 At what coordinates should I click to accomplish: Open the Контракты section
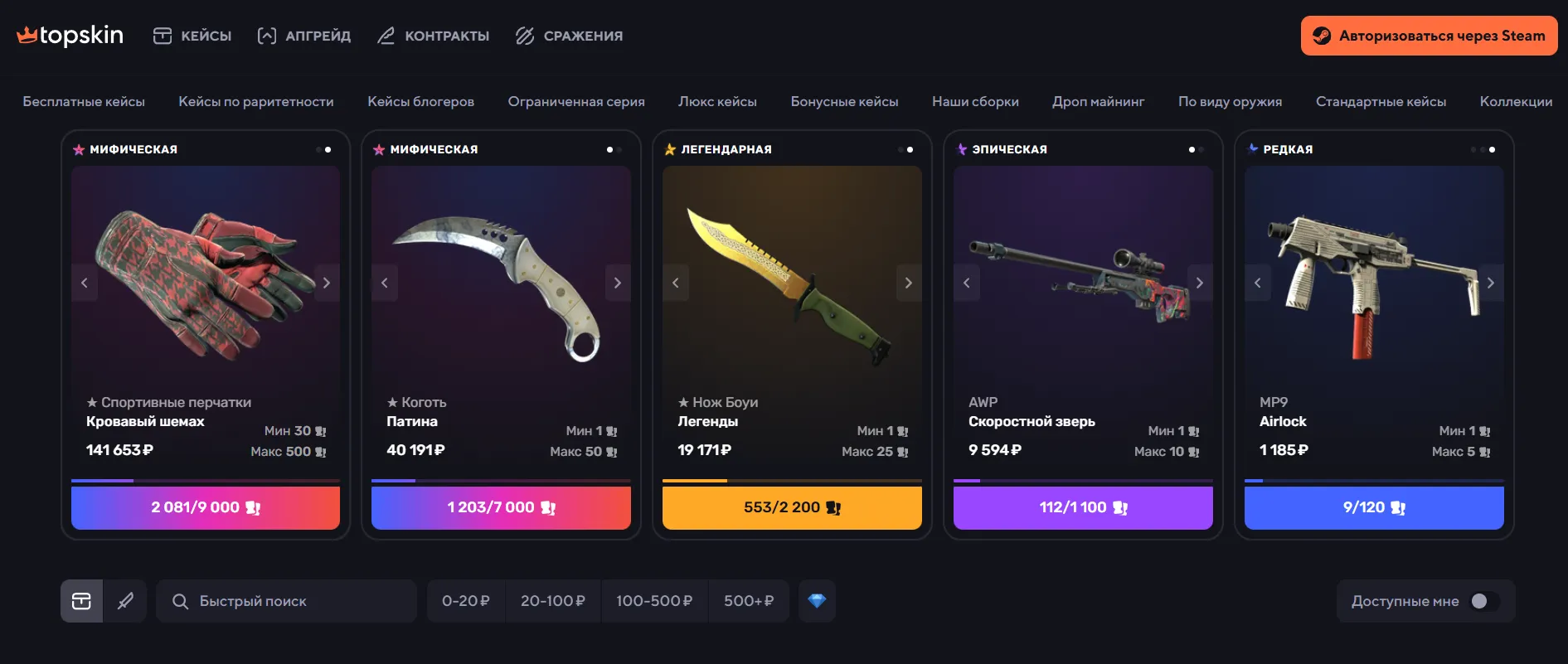(x=433, y=36)
